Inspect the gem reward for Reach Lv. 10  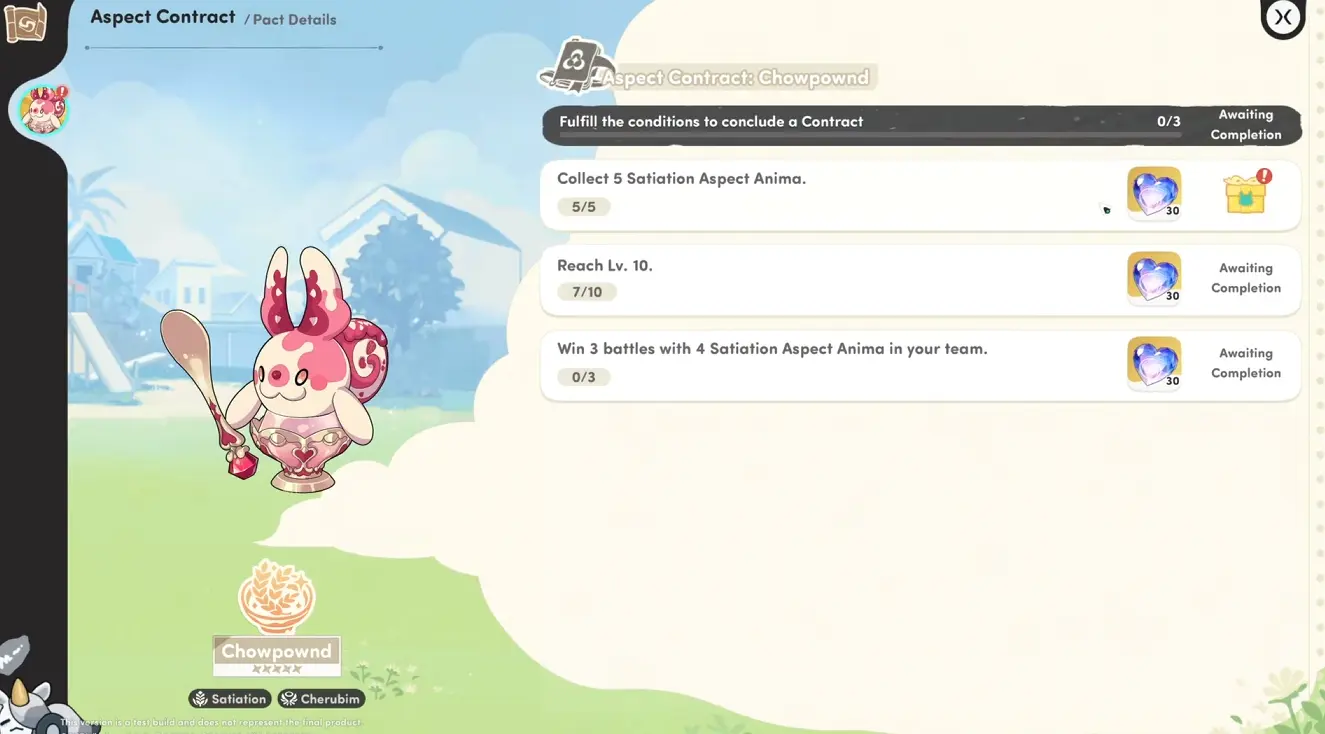coord(1154,277)
